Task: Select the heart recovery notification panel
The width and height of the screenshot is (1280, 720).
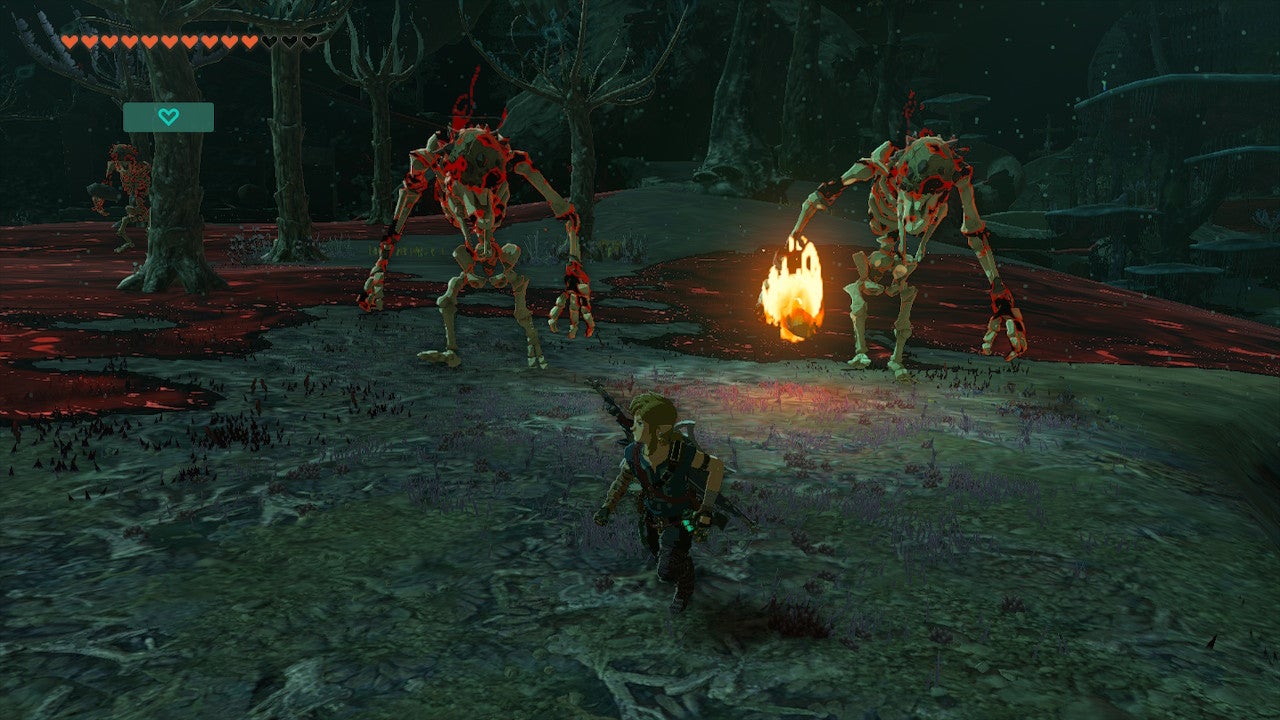Action: (167, 116)
